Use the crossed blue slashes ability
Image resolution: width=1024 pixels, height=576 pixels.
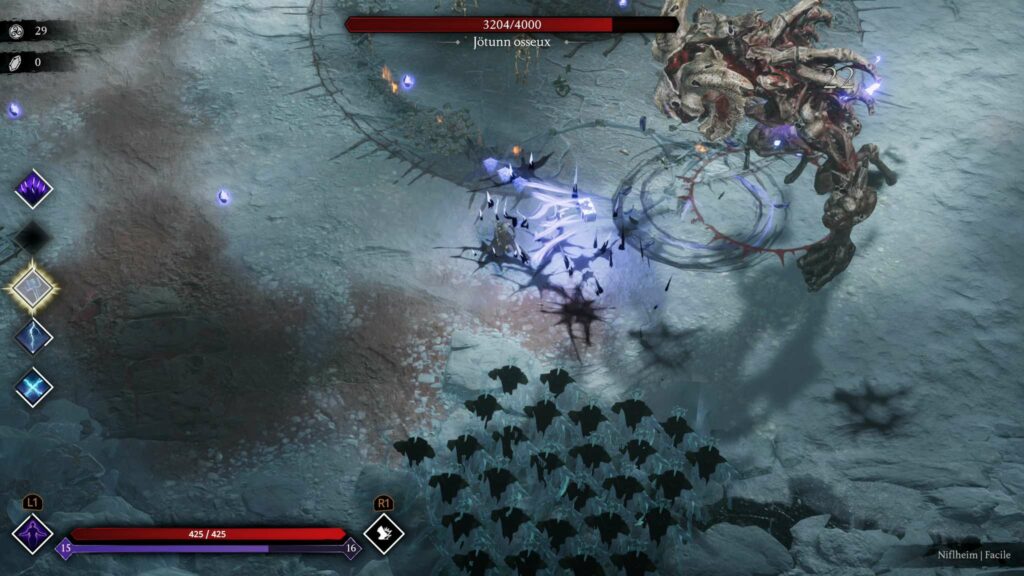pos(33,386)
